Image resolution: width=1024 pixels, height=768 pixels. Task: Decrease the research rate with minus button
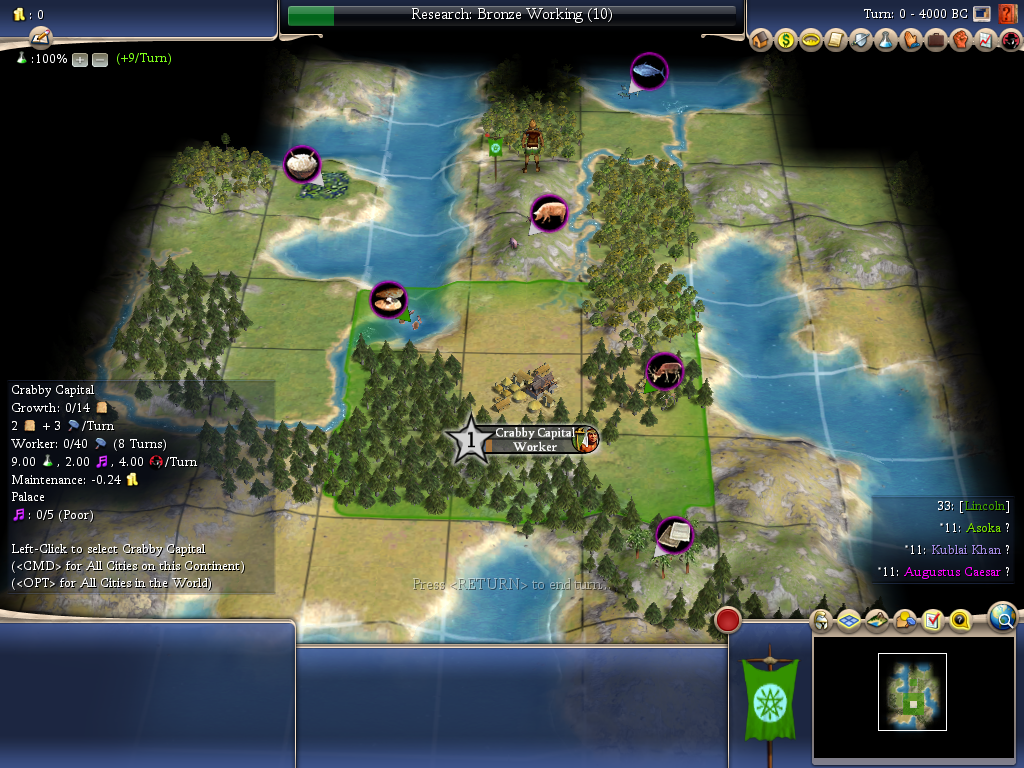pyautogui.click(x=100, y=59)
